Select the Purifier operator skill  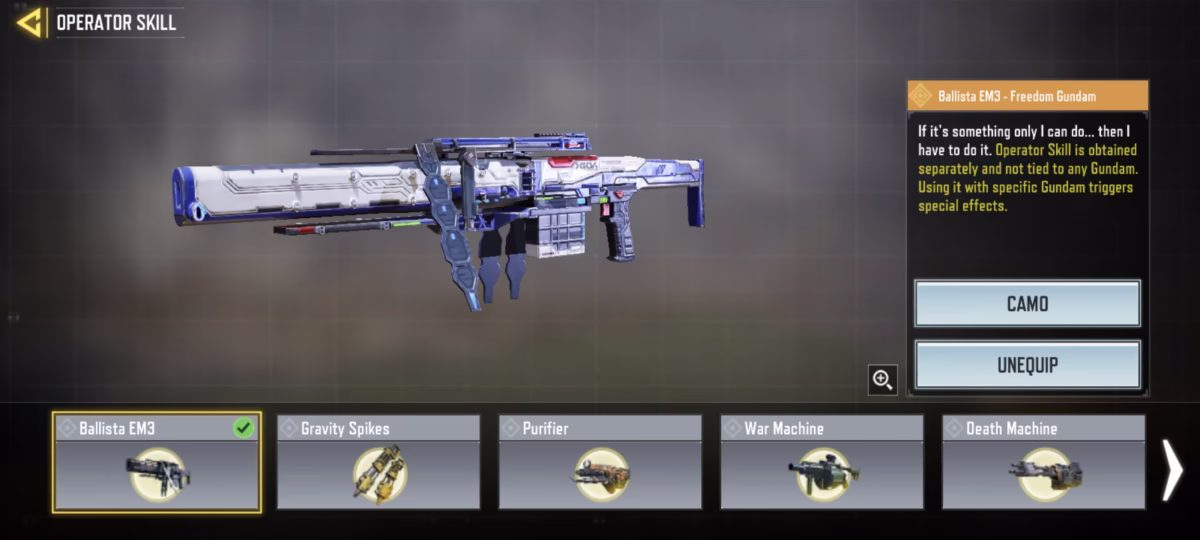coord(600,462)
